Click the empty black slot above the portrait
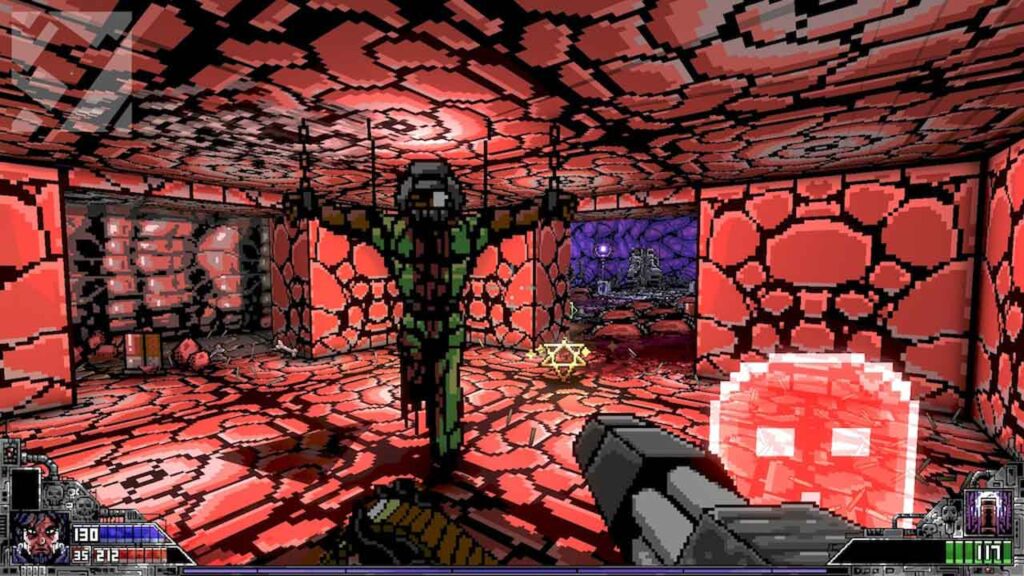This screenshot has width=1024, height=576. (25, 488)
